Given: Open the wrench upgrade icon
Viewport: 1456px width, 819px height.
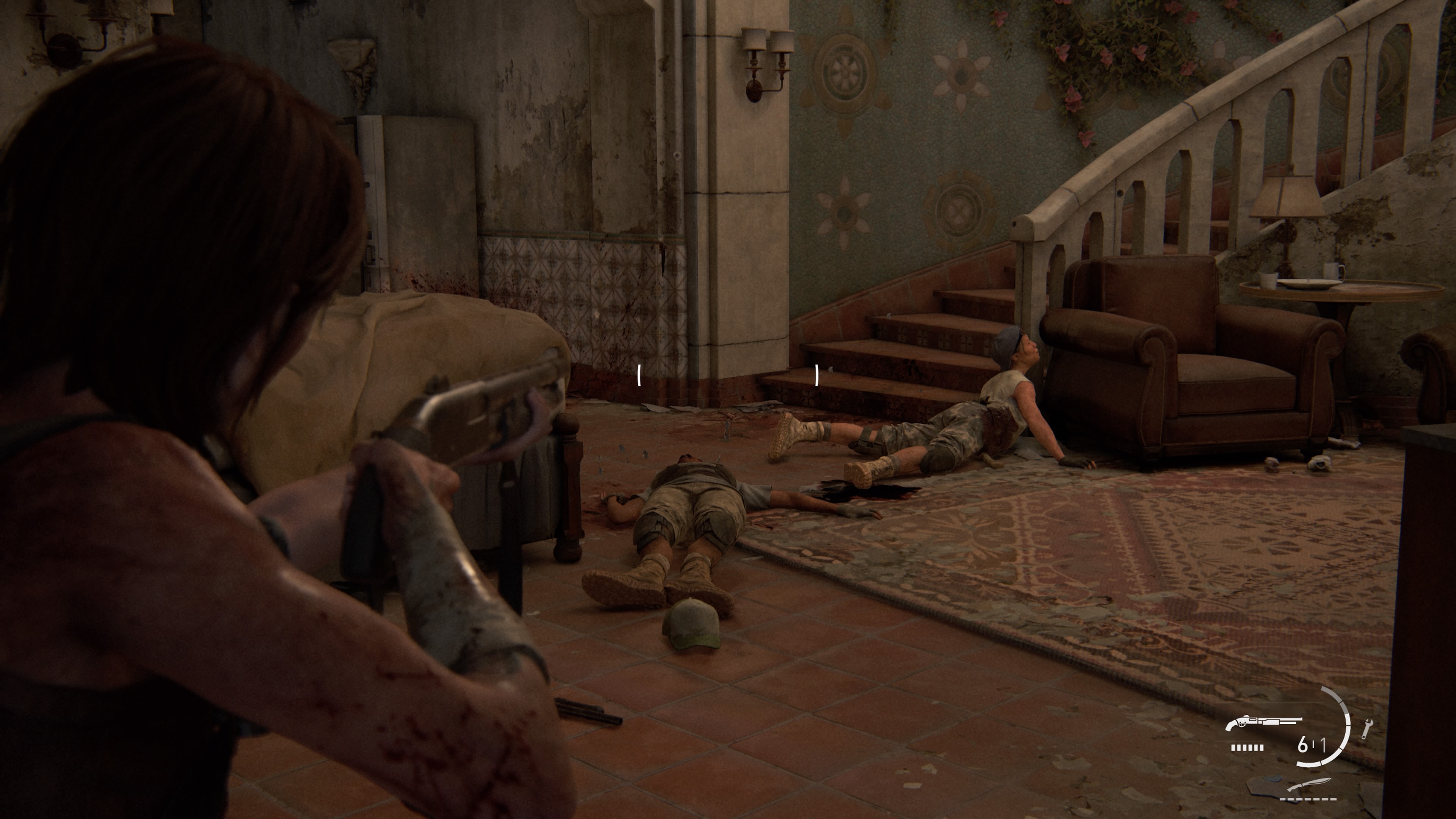Looking at the screenshot, I should pyautogui.click(x=1366, y=728).
